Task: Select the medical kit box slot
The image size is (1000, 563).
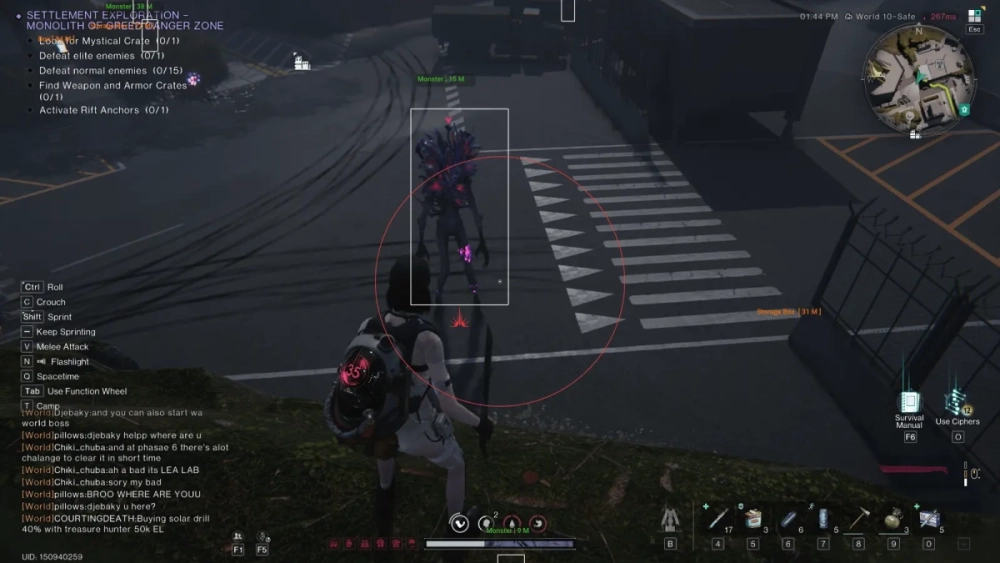Action: click(x=928, y=519)
